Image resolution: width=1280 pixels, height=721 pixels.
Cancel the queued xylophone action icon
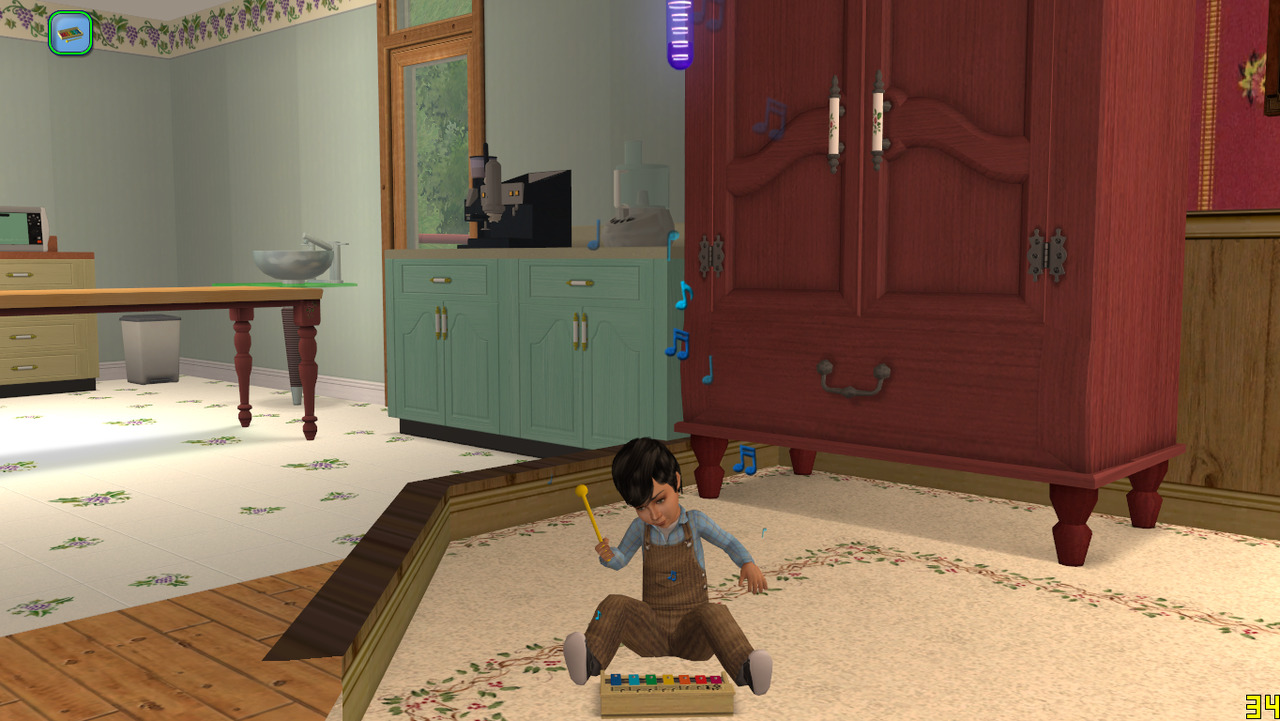tap(70, 33)
